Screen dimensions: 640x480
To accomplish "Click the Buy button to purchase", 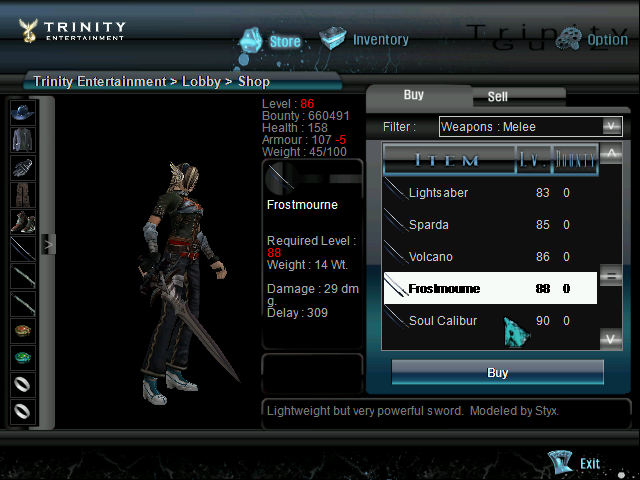I will tap(497, 373).
